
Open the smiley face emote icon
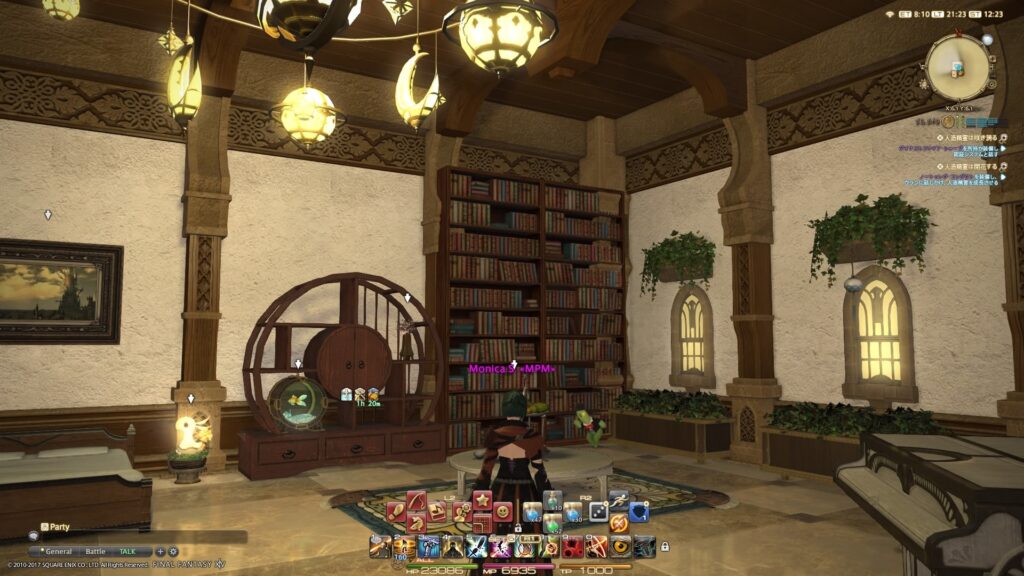point(503,512)
